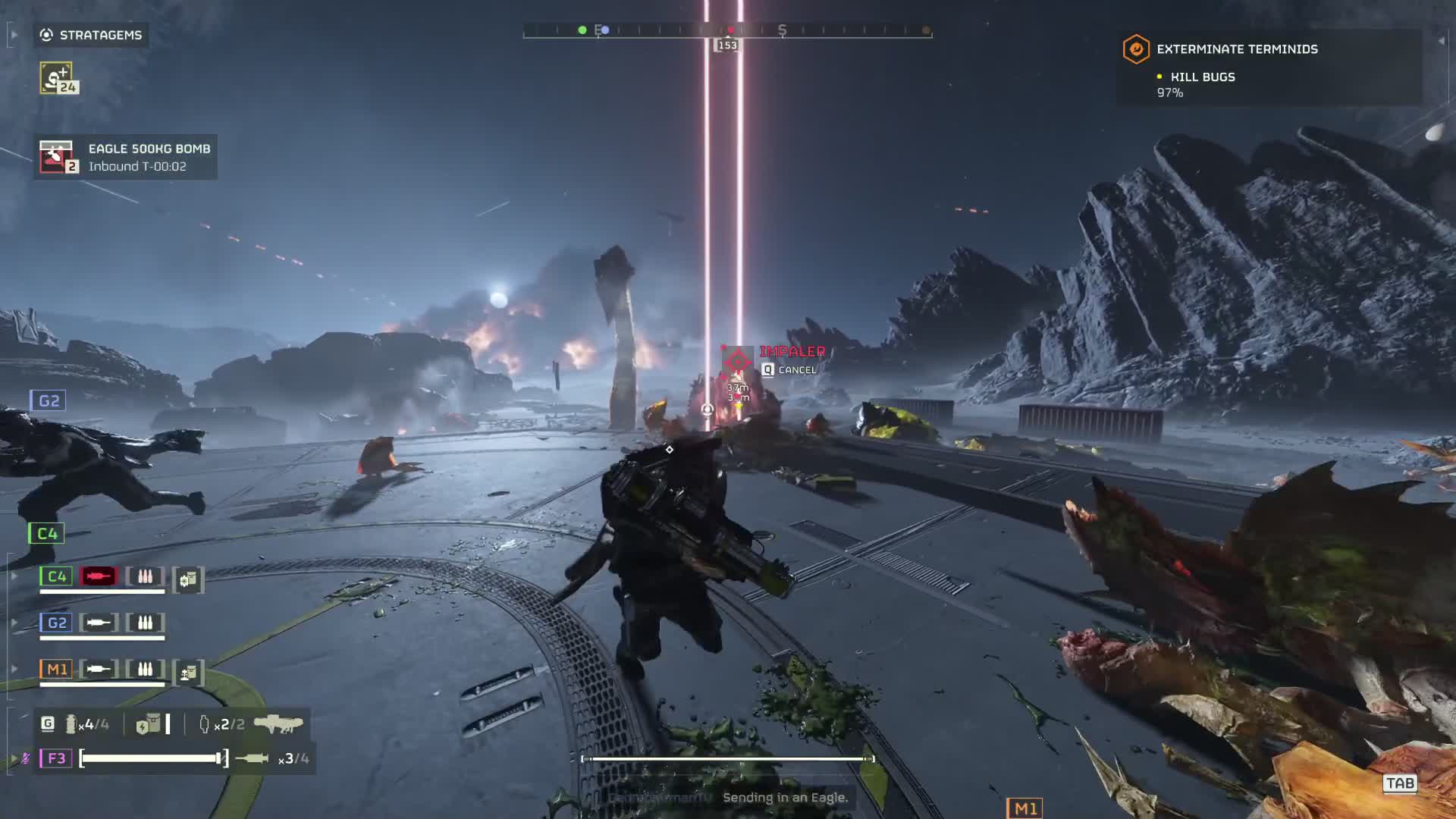Select the F3 primary weapon panel
1456x819 pixels.
pyautogui.click(x=174, y=758)
